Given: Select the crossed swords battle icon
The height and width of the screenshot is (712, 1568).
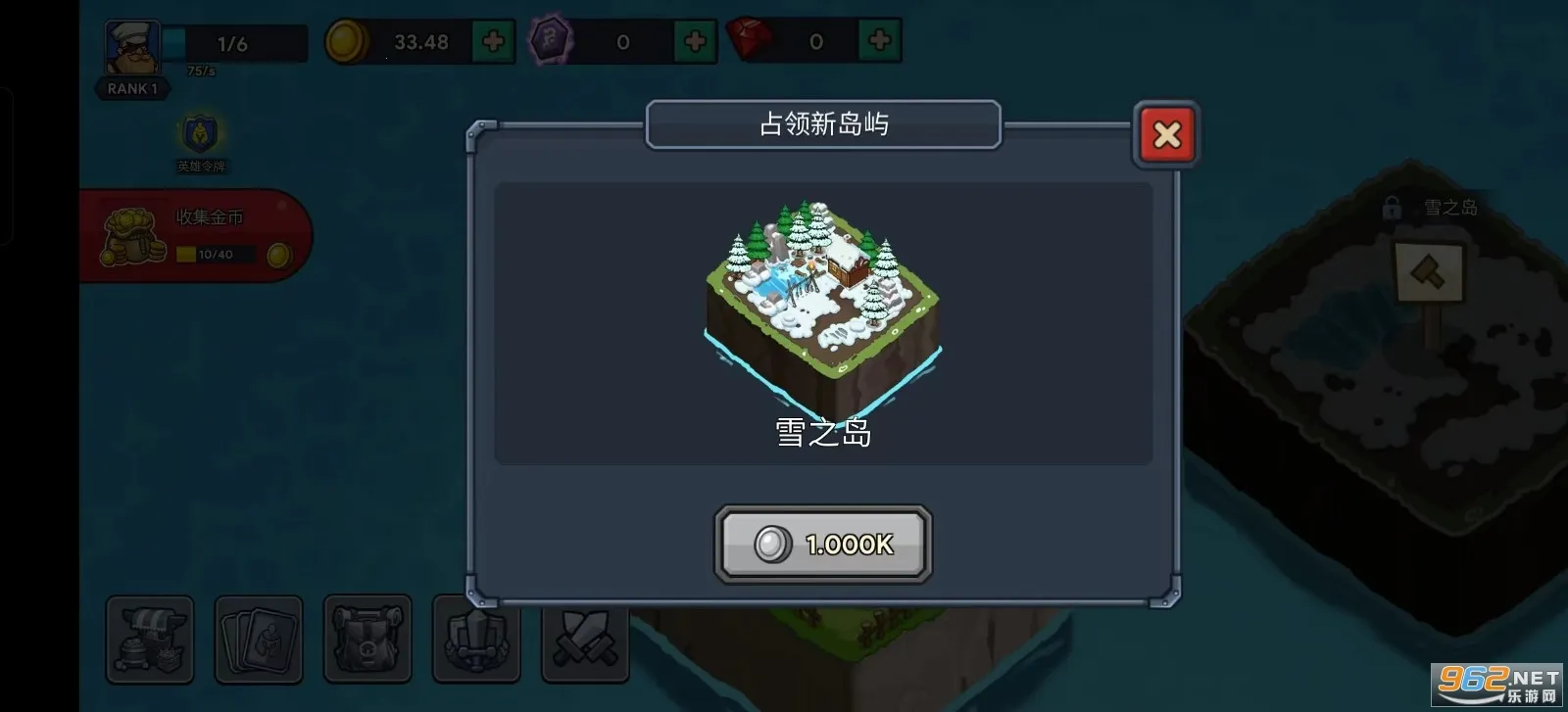Looking at the screenshot, I should pos(582,641).
